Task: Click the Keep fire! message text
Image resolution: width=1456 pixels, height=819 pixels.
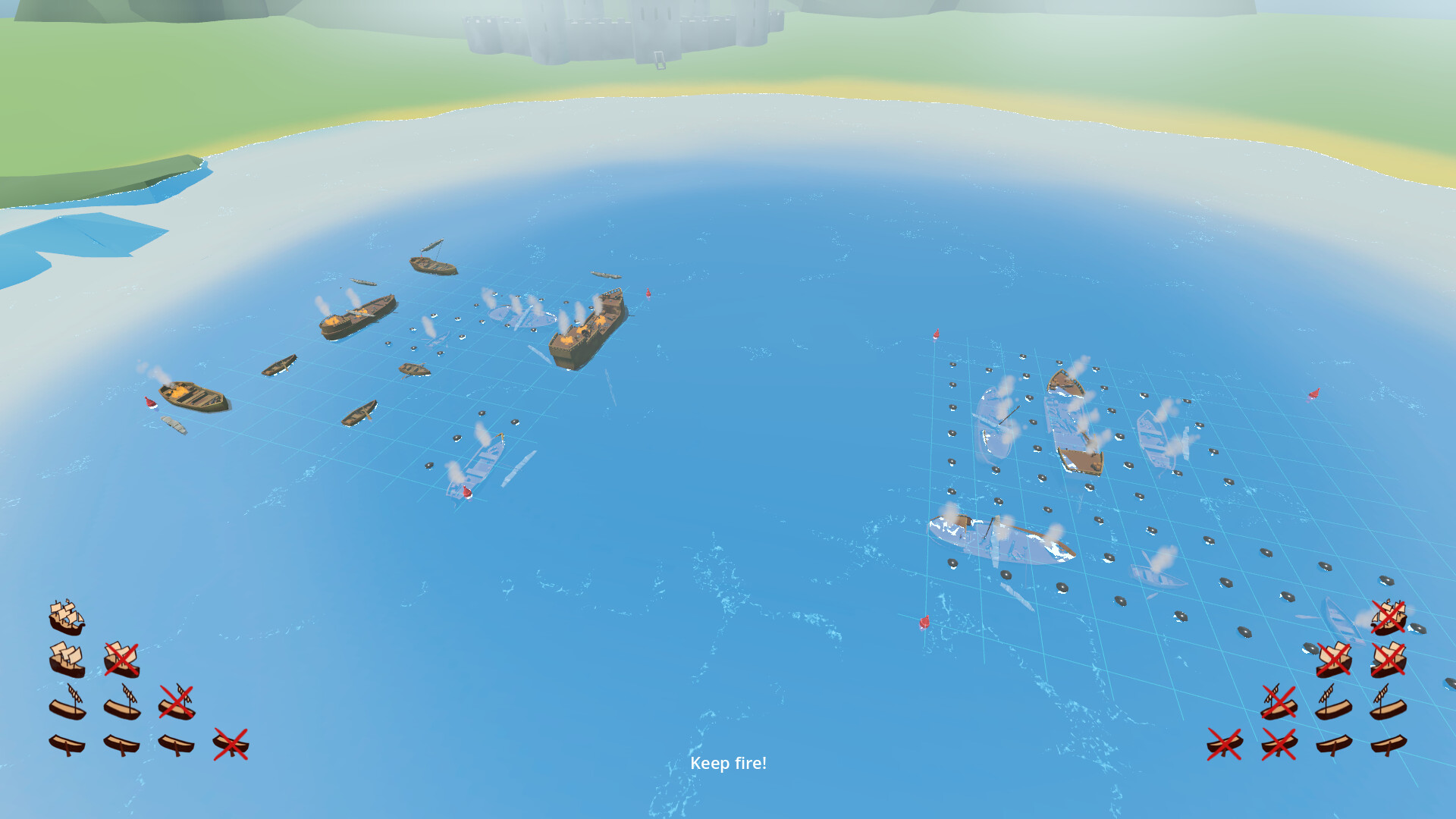Action: 729,763
